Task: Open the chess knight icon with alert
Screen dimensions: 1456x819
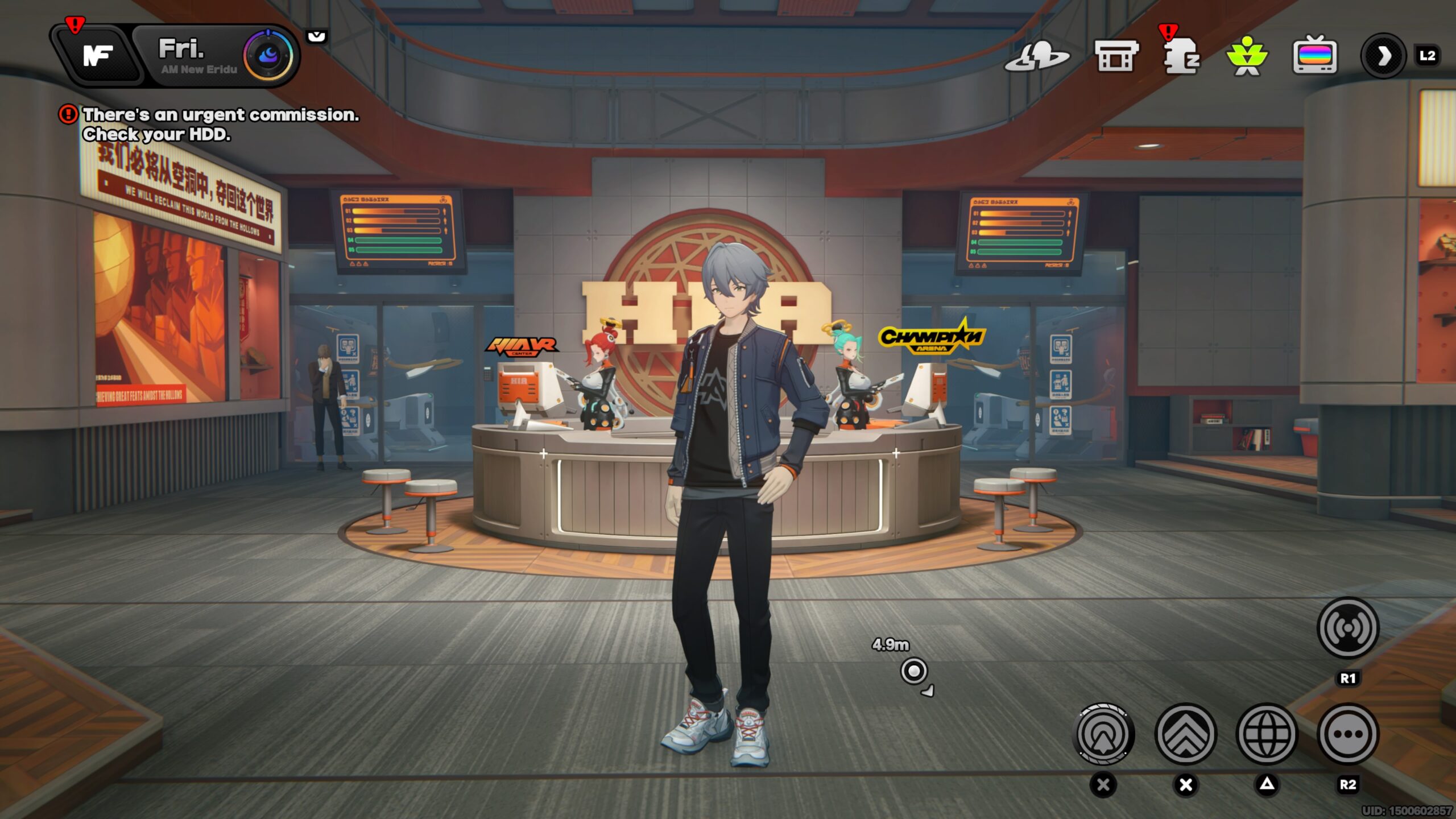Action: pyautogui.click(x=1182, y=57)
